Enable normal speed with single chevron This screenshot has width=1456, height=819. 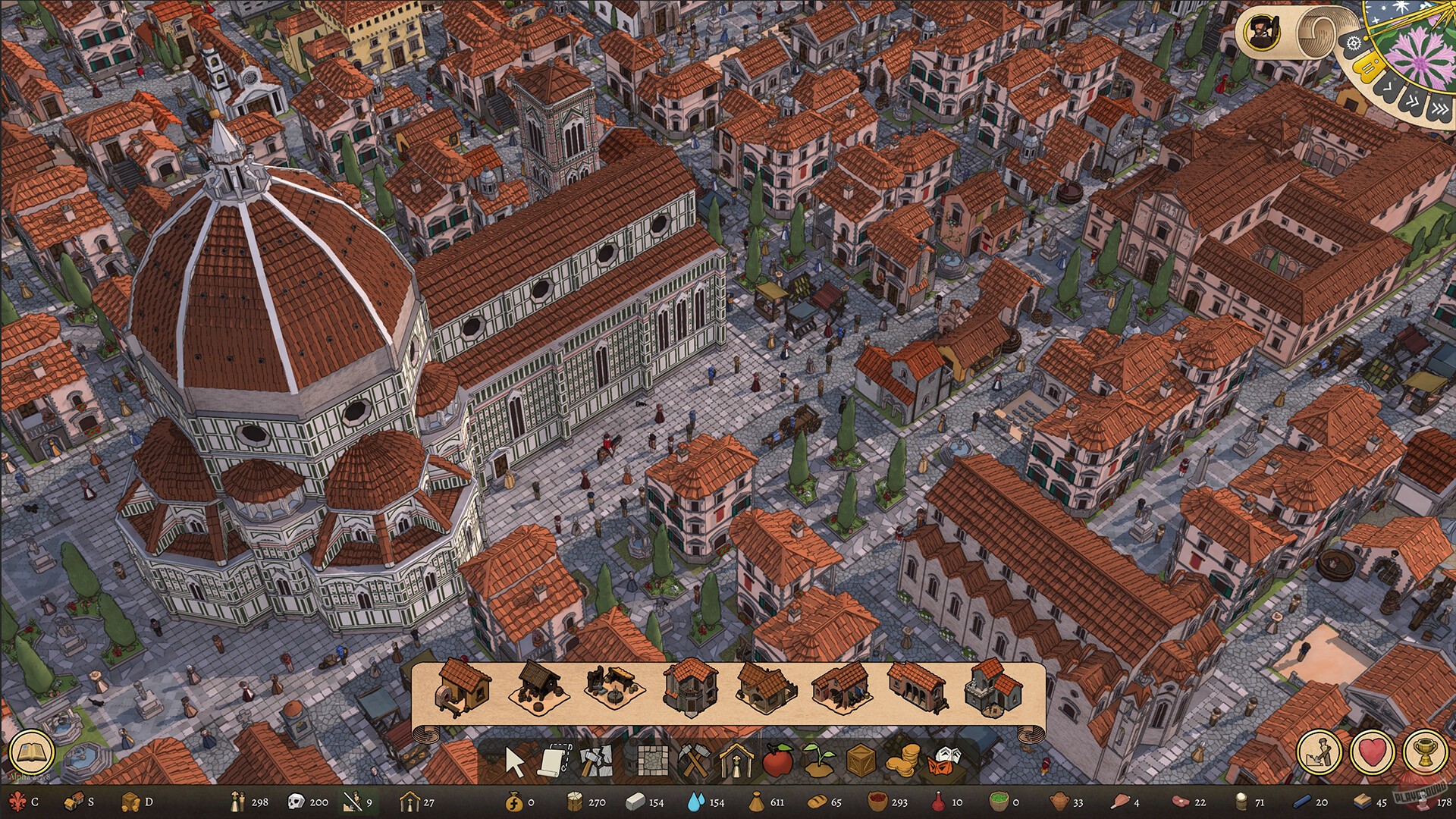coord(1388,88)
